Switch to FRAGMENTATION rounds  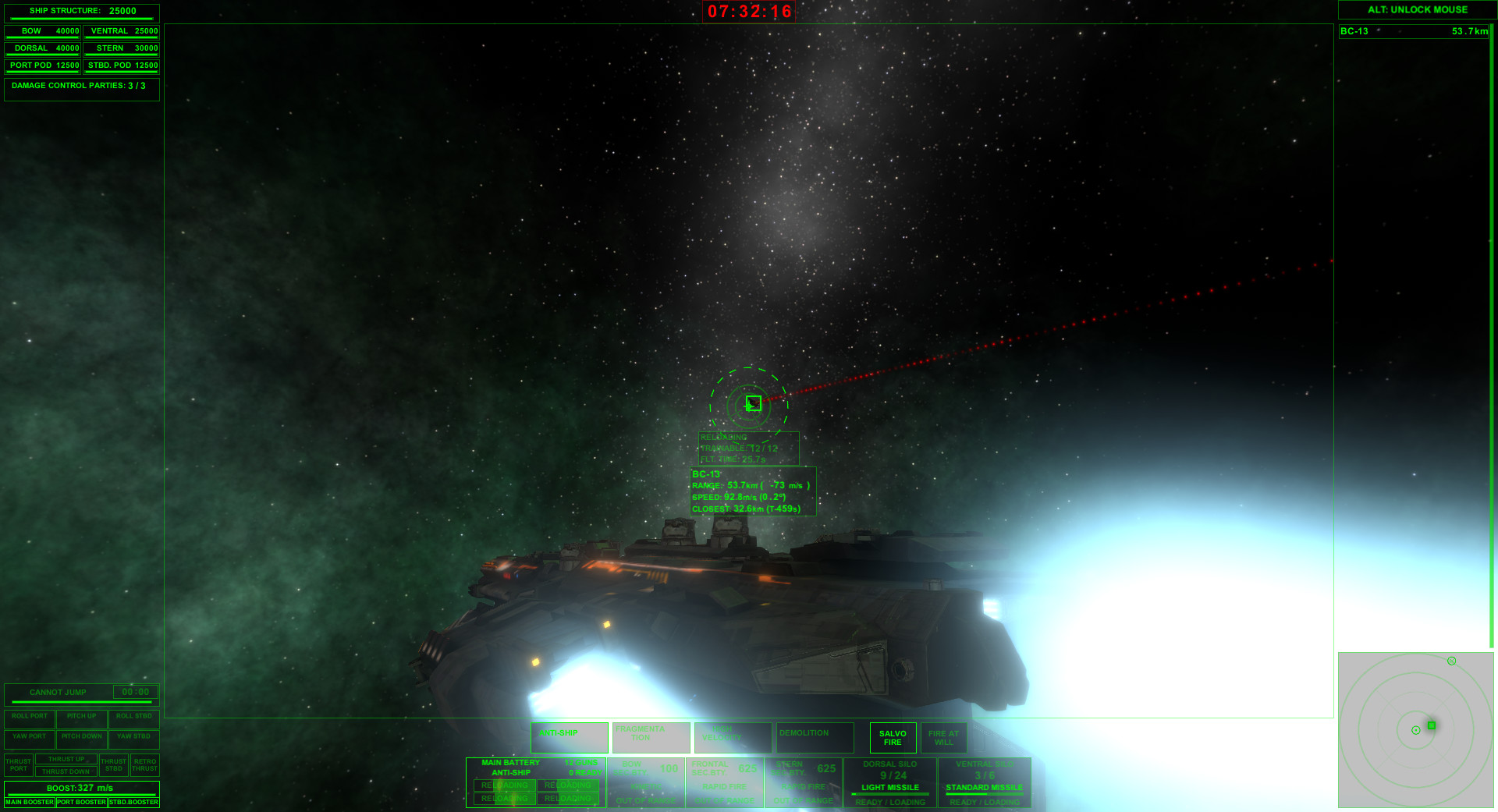click(651, 736)
